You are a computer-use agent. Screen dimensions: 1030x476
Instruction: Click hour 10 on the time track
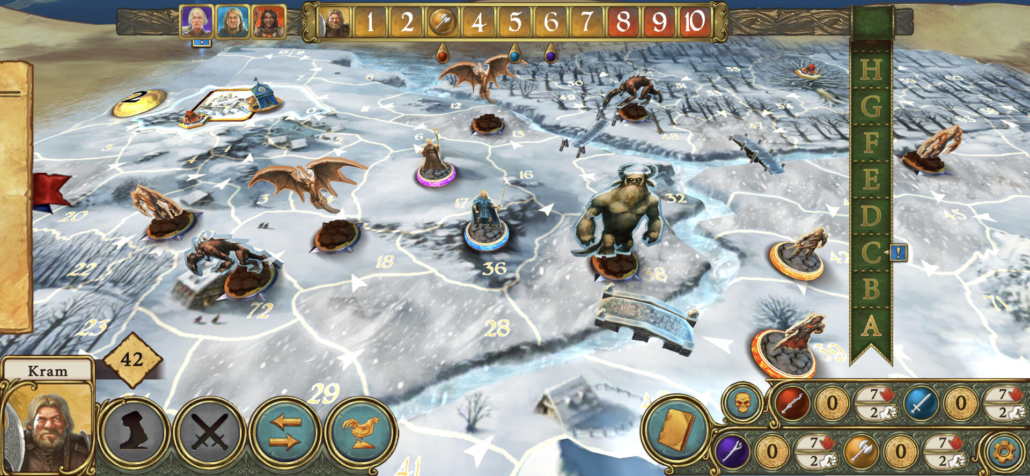[x=695, y=21]
